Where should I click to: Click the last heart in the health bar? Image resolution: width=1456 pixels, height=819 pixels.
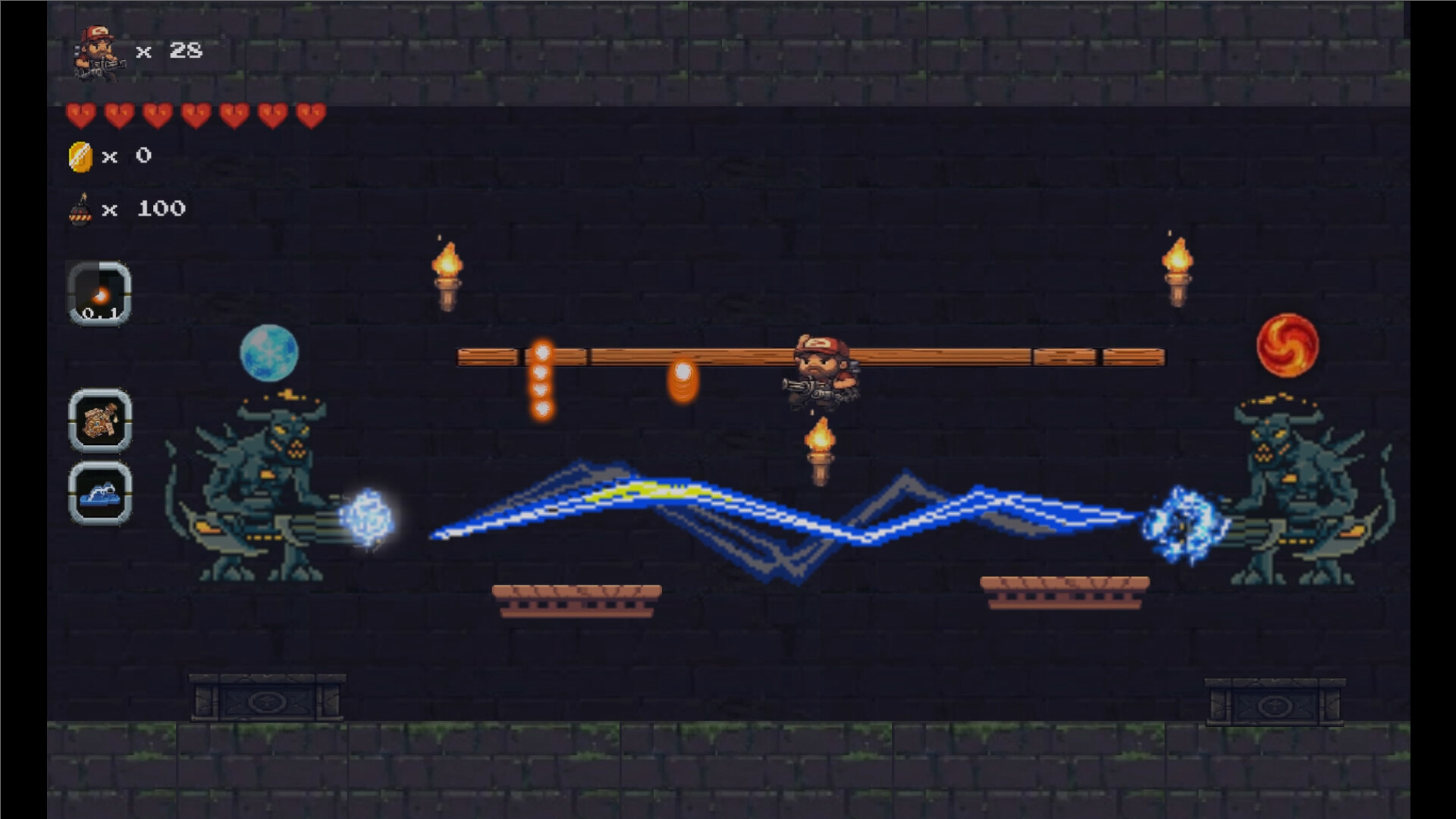coord(311,114)
